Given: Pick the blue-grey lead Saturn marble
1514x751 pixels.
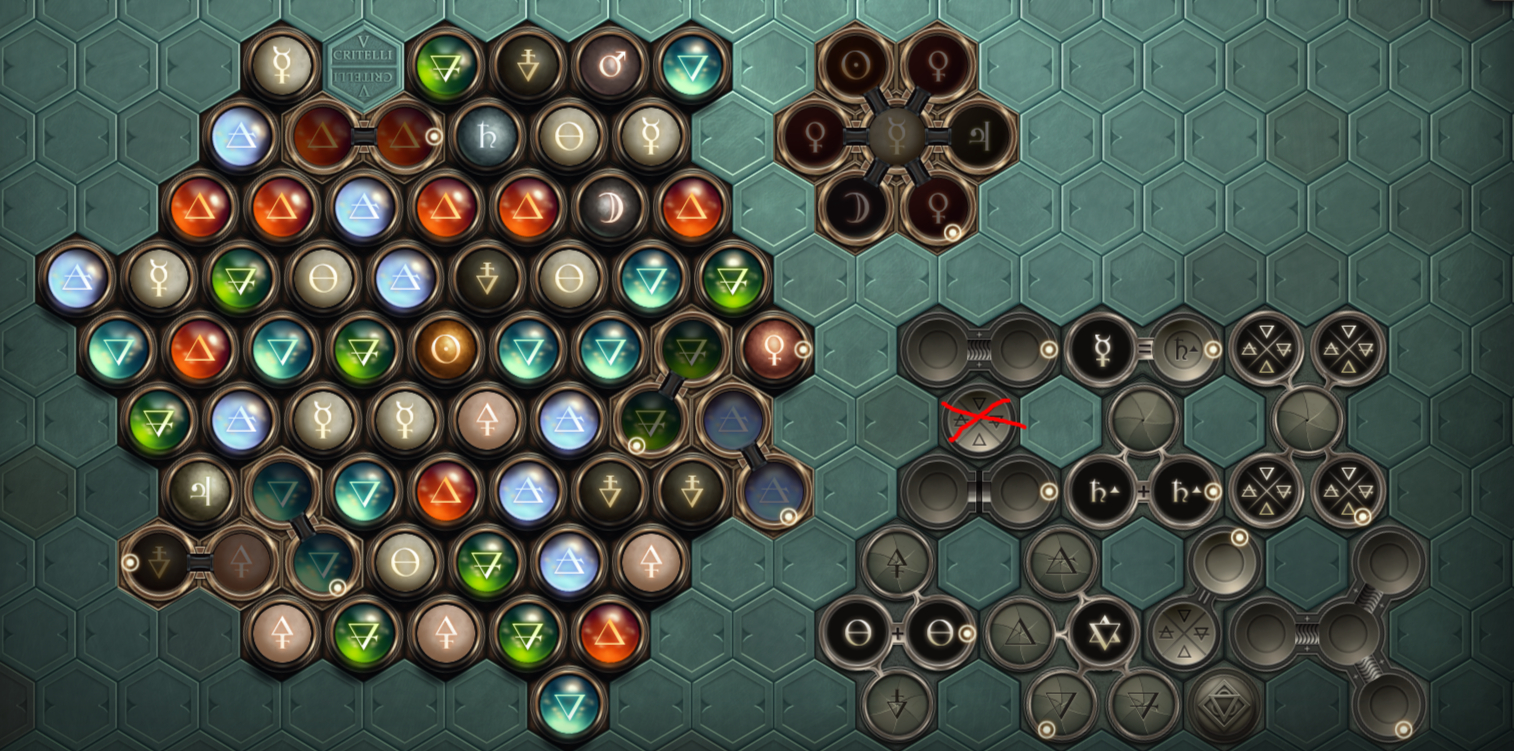Looking at the screenshot, I should (x=488, y=137).
